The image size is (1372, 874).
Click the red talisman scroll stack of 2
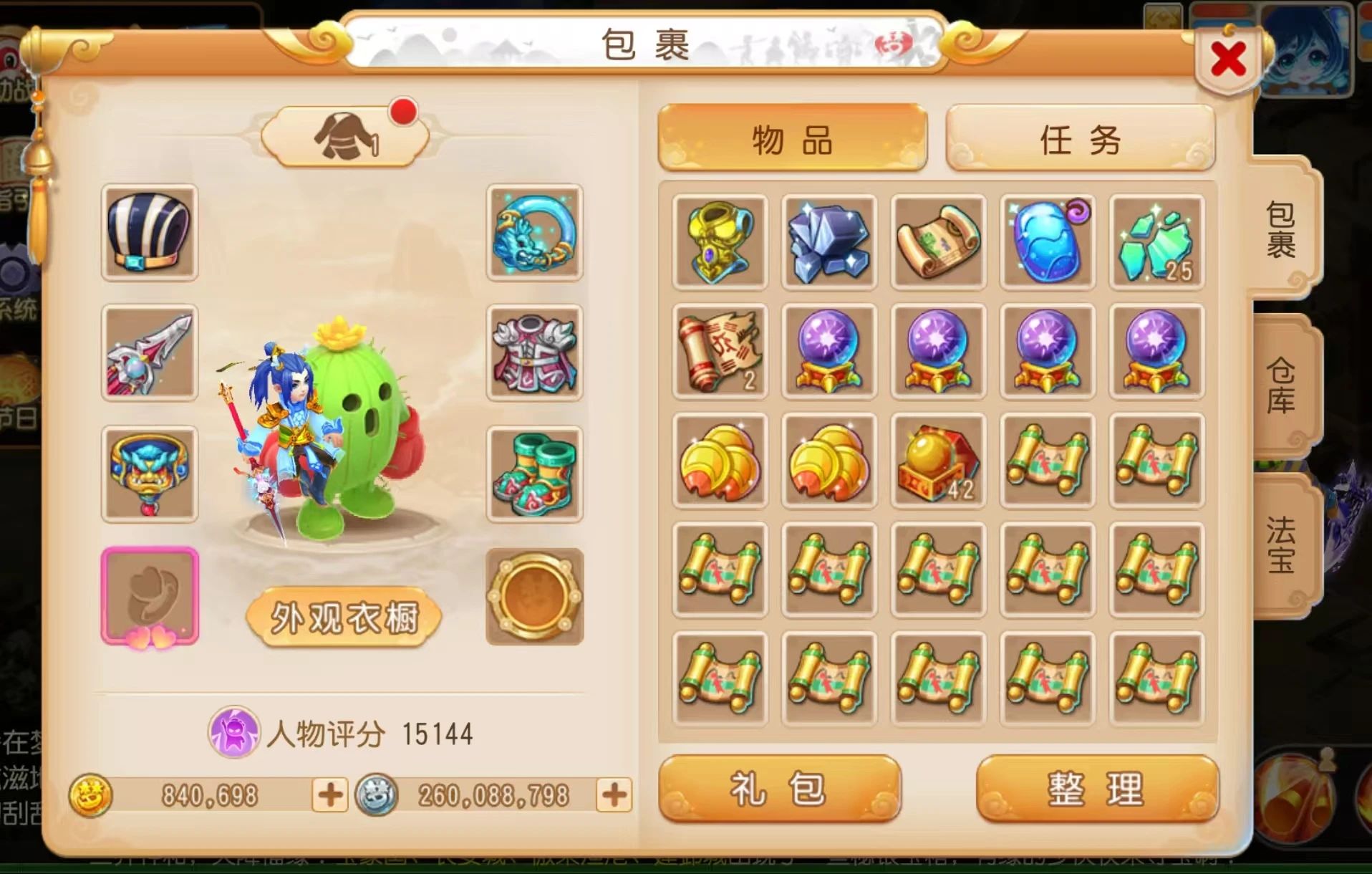[720, 351]
